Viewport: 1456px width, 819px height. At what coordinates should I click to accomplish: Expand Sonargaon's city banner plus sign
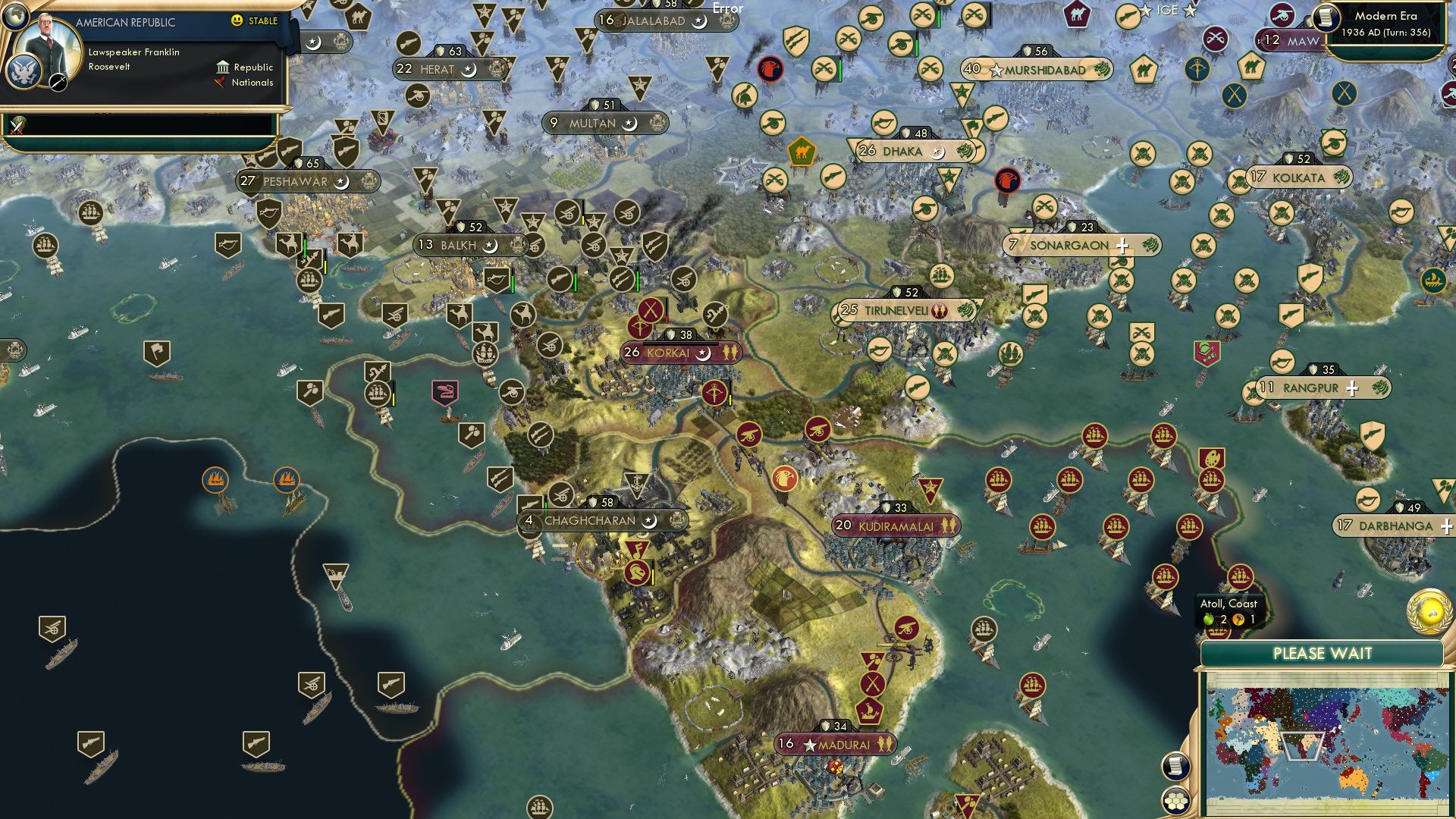coord(1122,244)
